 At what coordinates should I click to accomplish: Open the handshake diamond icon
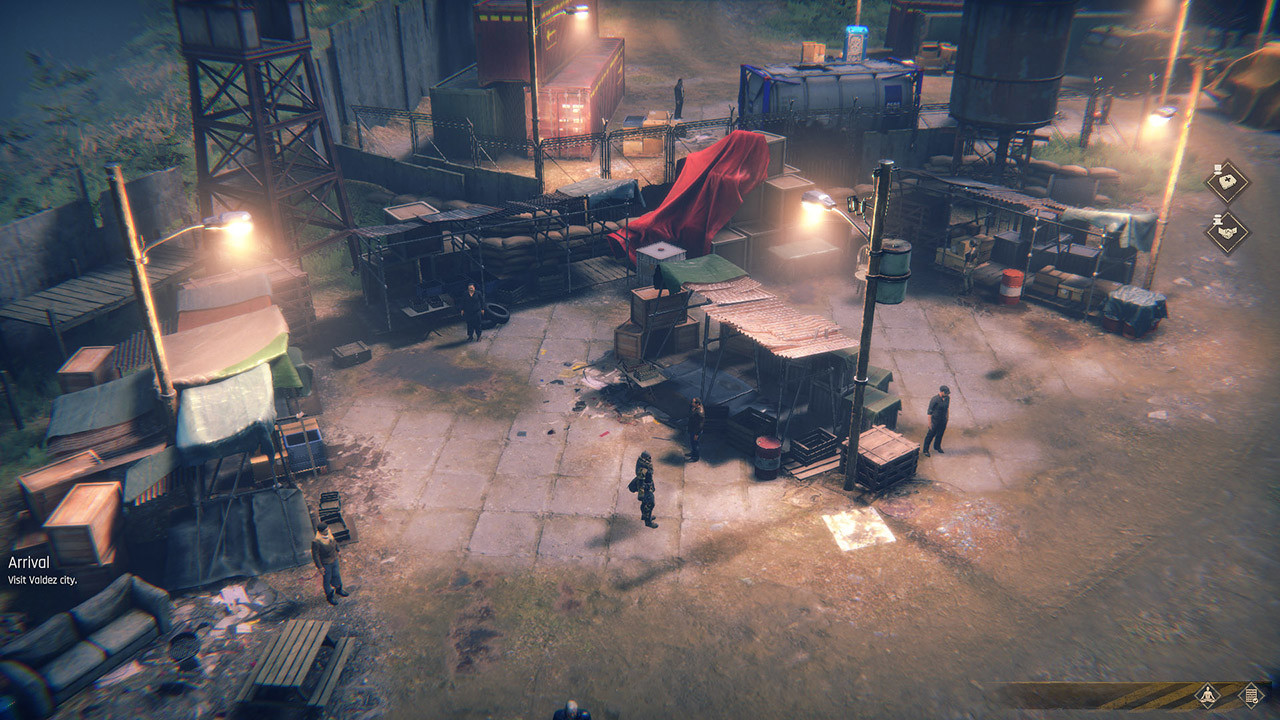(x=1227, y=232)
